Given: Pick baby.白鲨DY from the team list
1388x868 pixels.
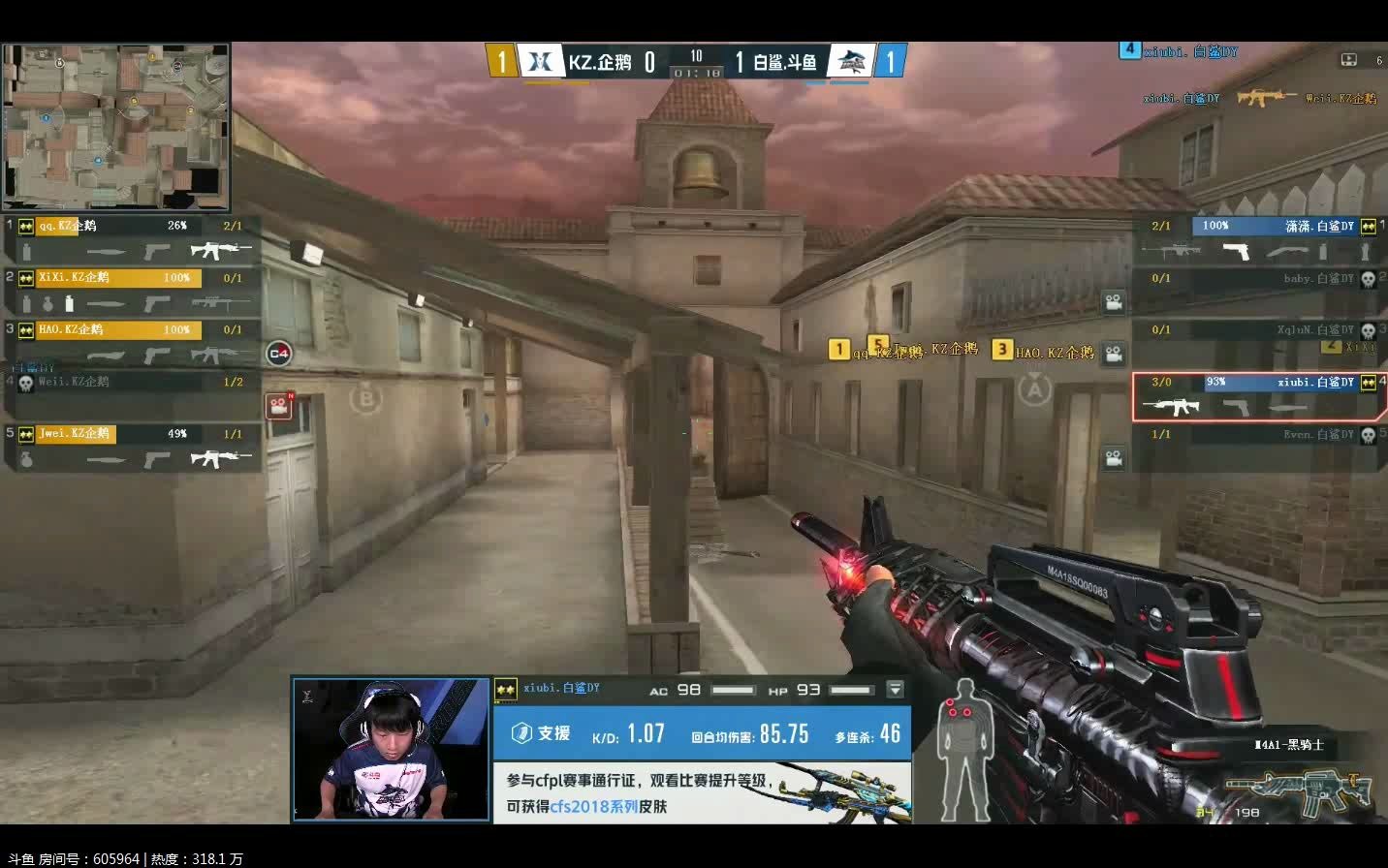Looking at the screenshot, I should coord(1257,291).
